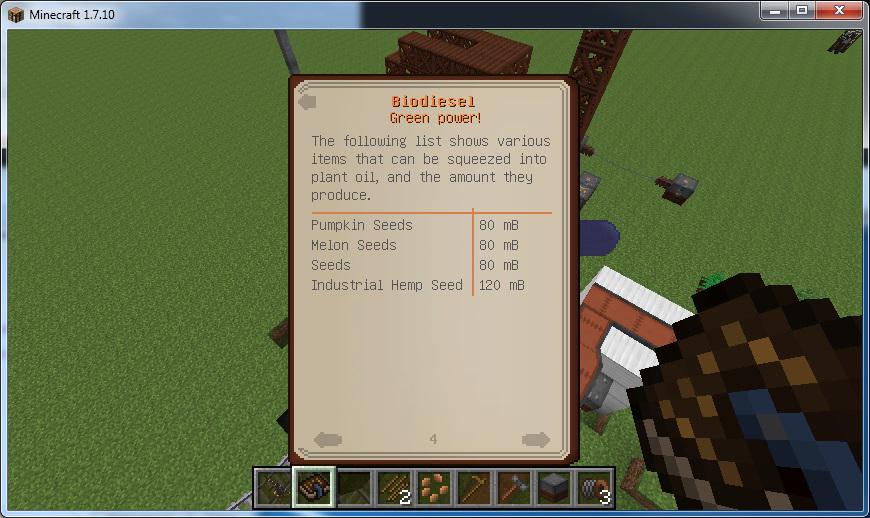This screenshot has height=518, width=870.
Task: Close the Minecraft window
Action: [x=838, y=10]
